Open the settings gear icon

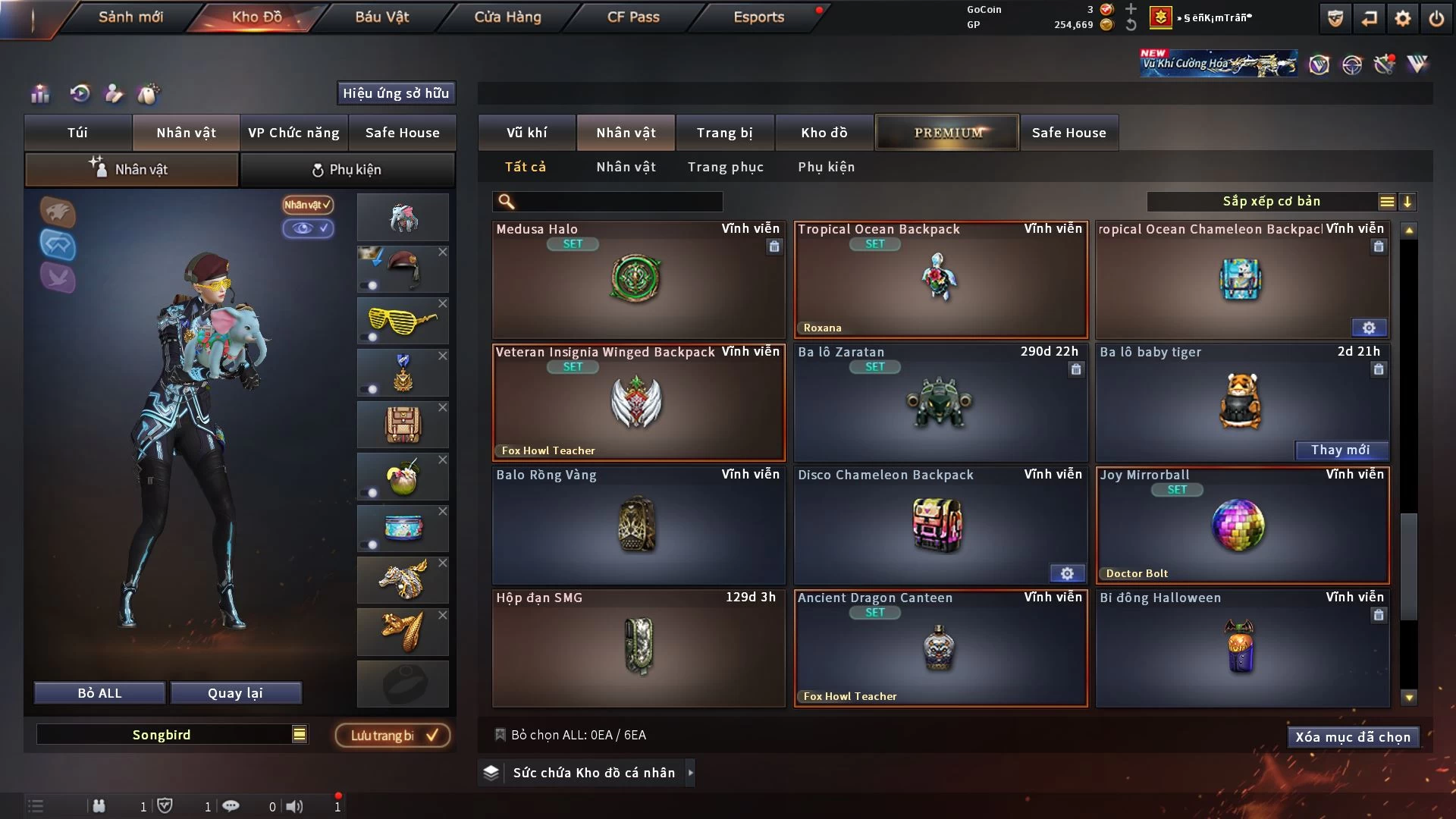coord(1402,18)
